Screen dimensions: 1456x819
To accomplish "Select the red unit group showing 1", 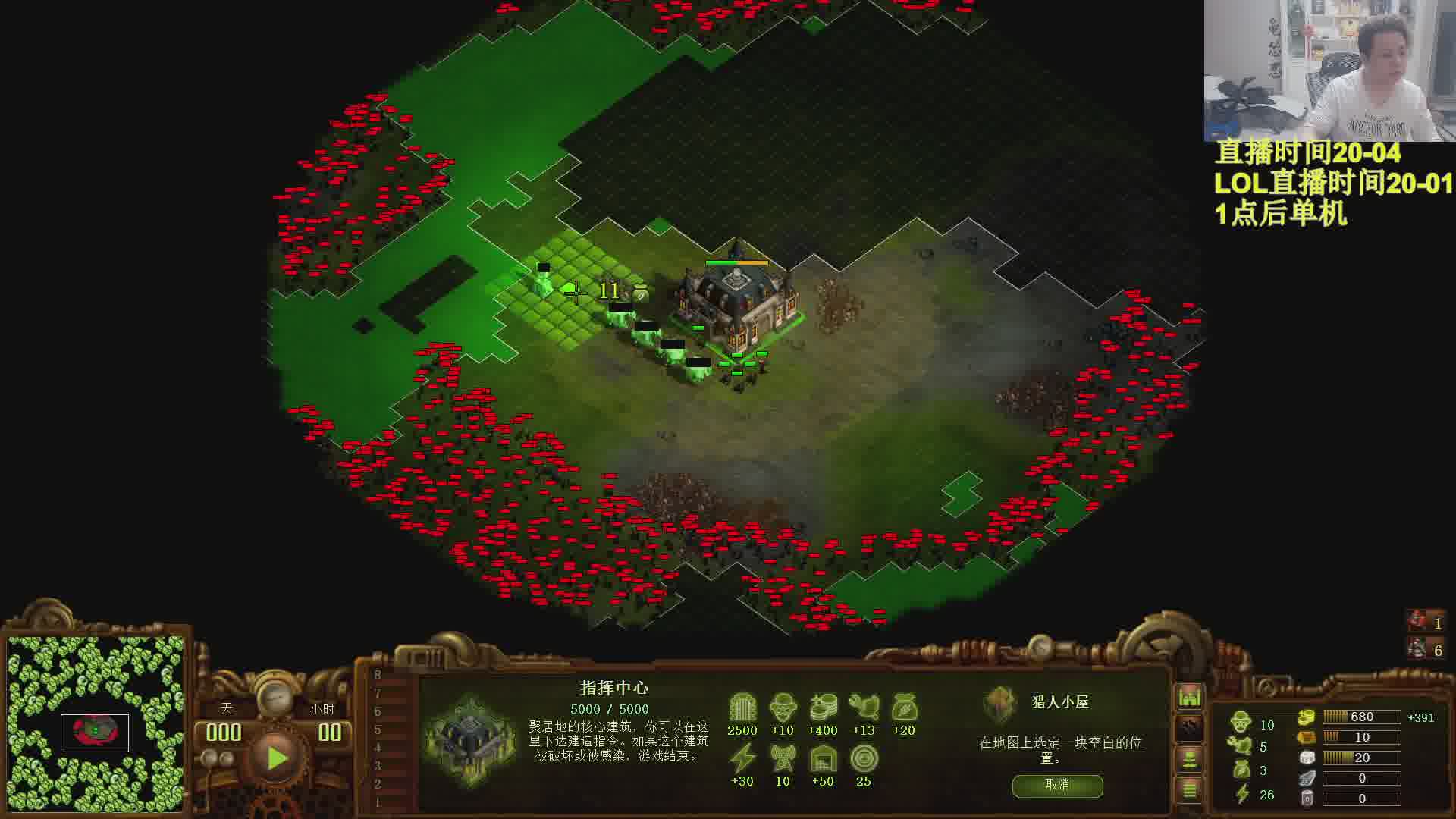I will pyautogui.click(x=1425, y=622).
